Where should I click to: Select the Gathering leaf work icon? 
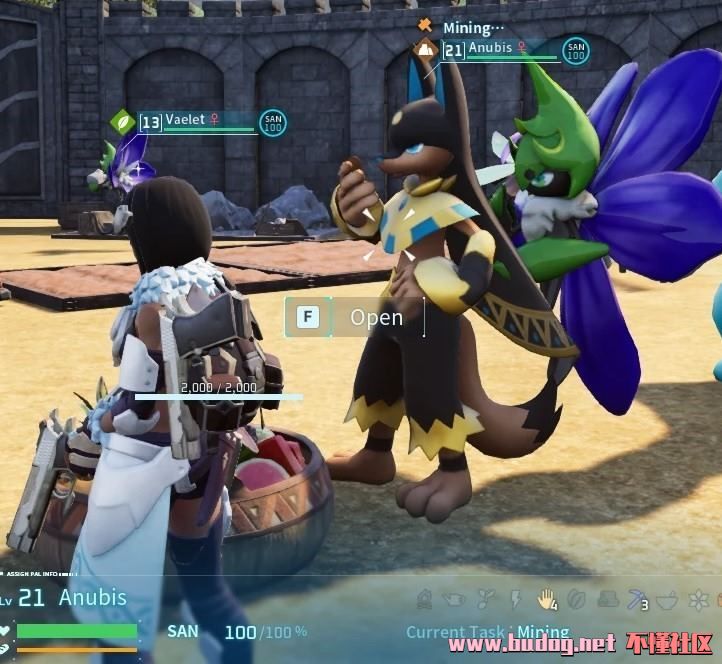pyautogui.click(x=576, y=599)
